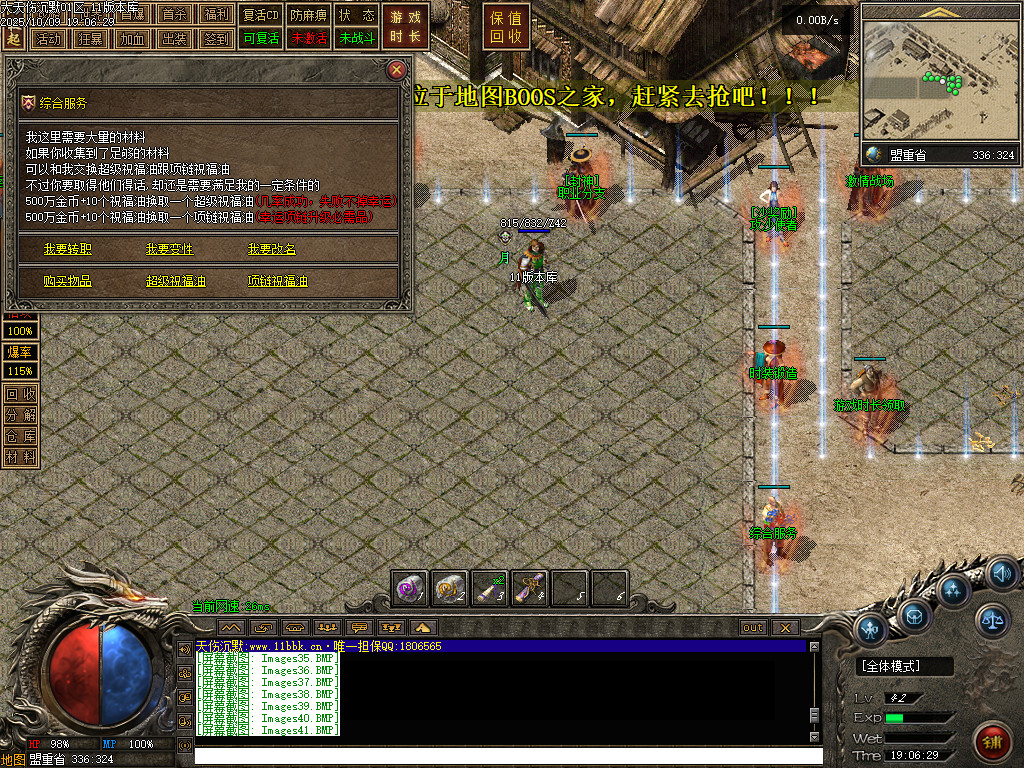This screenshot has height=768, width=1024.
Task: Open the 仓库 storage button
Action: (20, 436)
